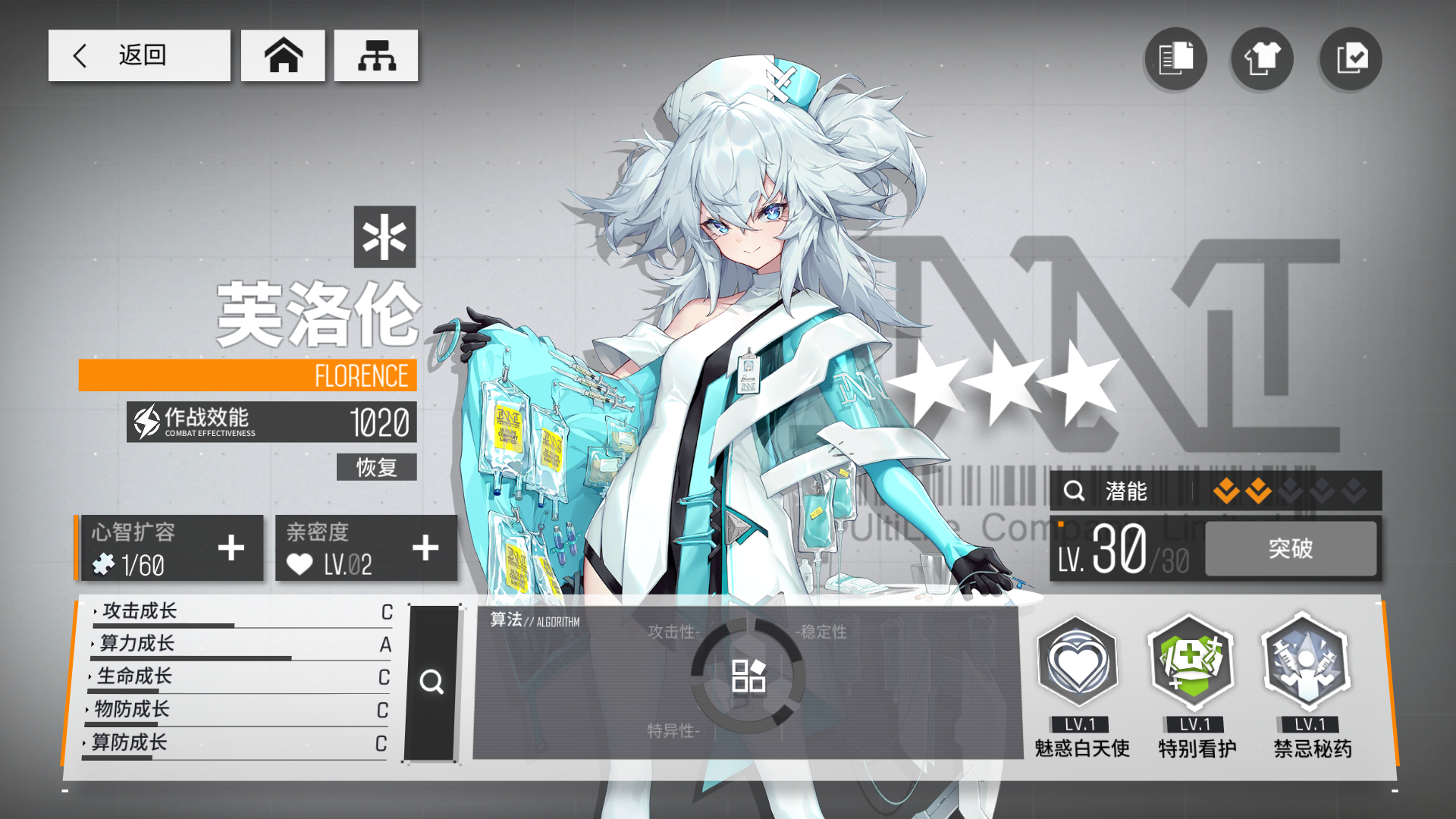The image size is (1456, 819).
Task: Expand 心智扩容 with its plus button
Action: click(231, 548)
